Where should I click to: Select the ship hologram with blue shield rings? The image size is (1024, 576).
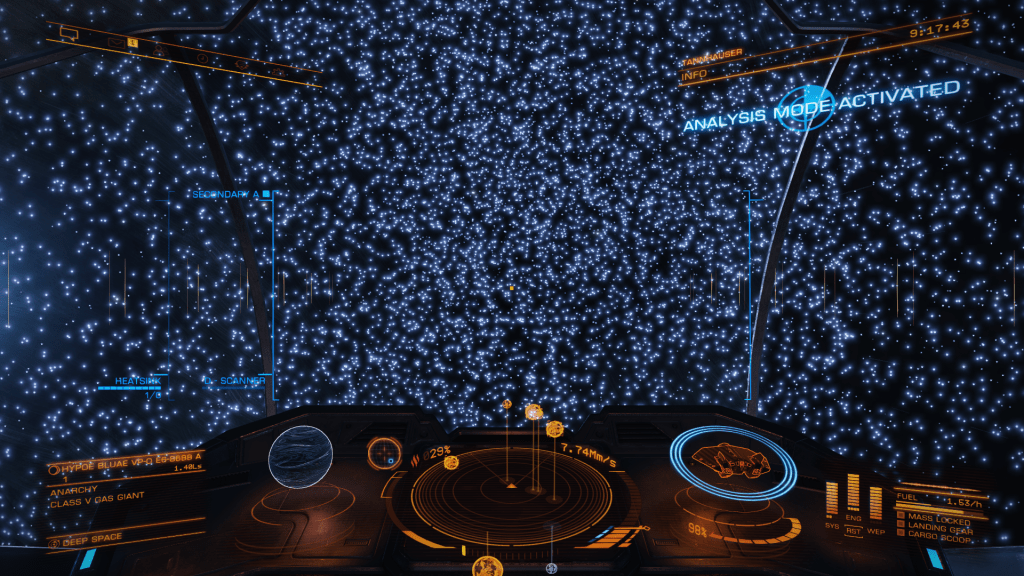732,461
